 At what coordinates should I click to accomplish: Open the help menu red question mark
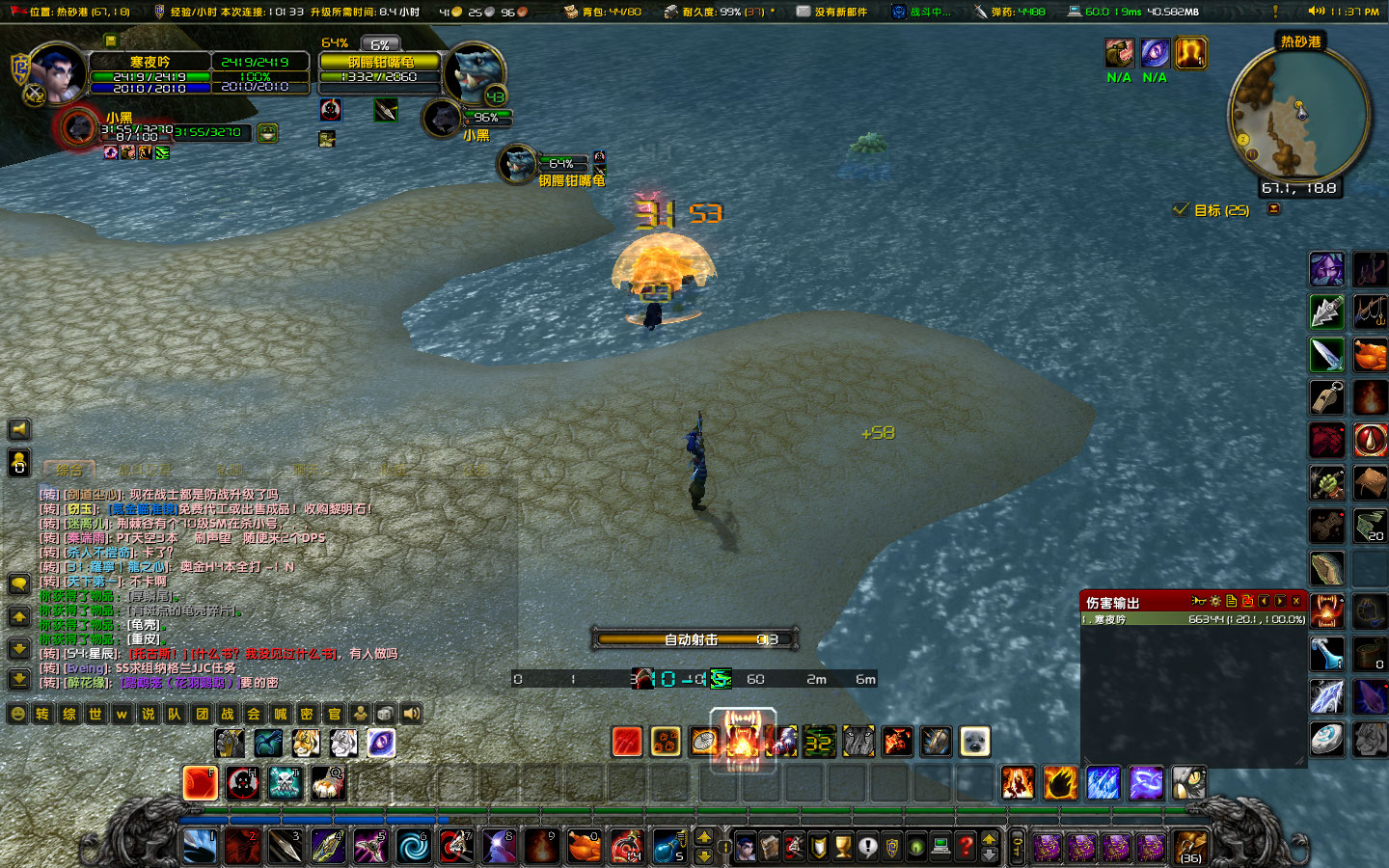(x=965, y=848)
